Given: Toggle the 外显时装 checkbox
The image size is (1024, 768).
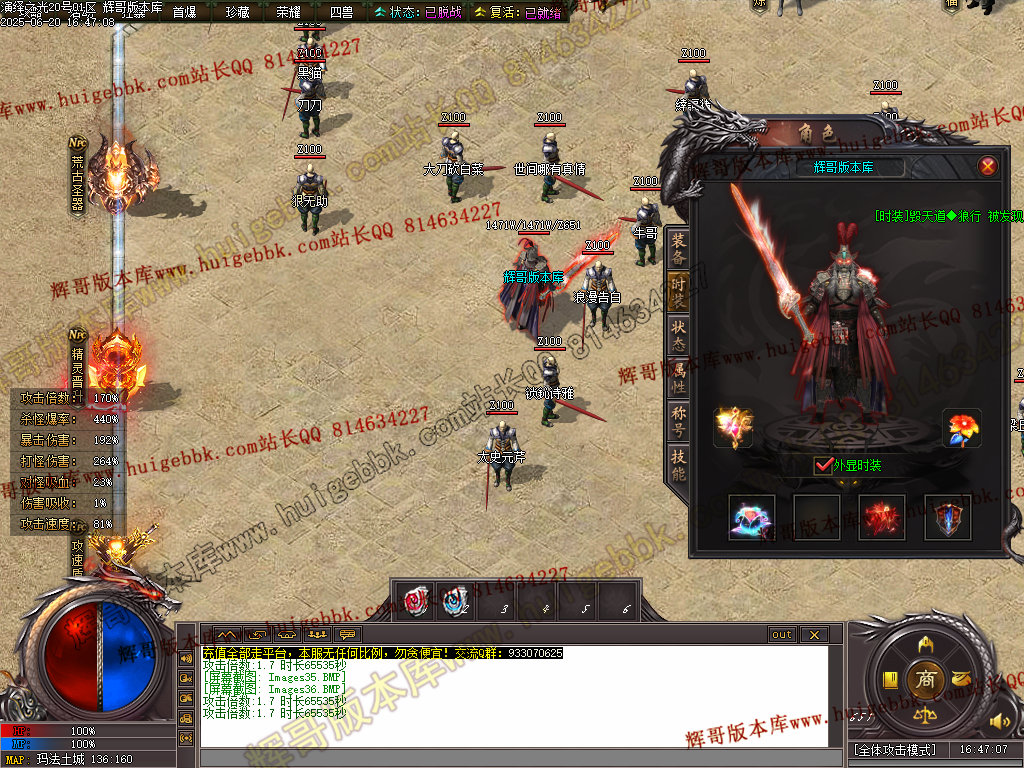Looking at the screenshot, I should (823, 465).
